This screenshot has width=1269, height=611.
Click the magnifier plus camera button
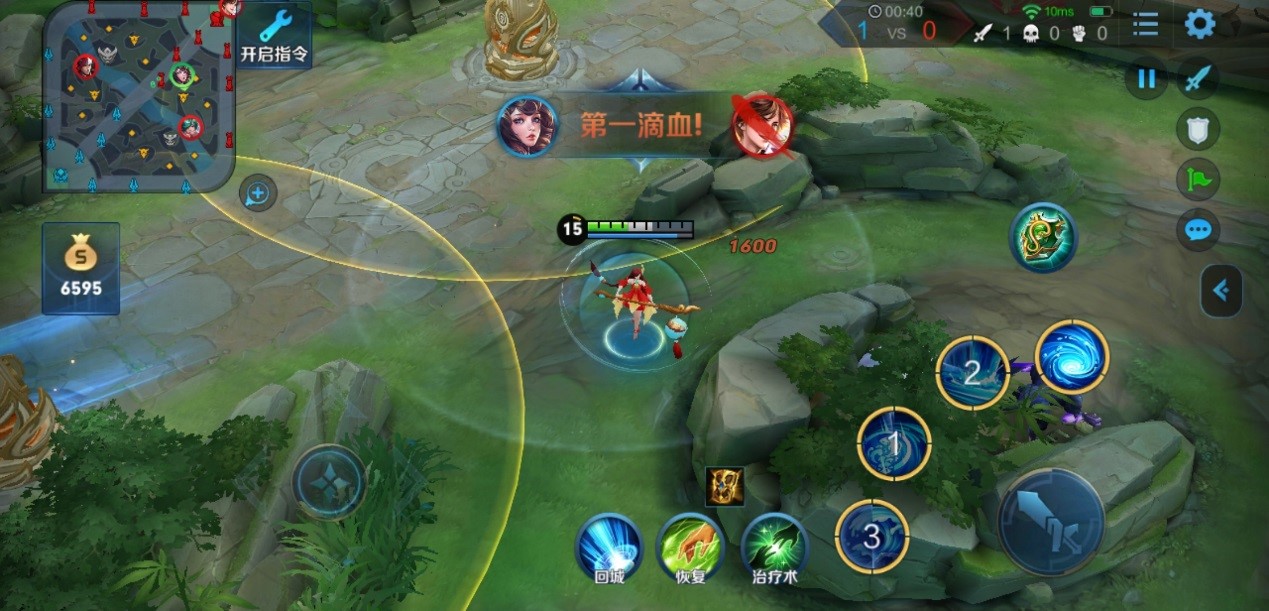pyautogui.click(x=258, y=193)
